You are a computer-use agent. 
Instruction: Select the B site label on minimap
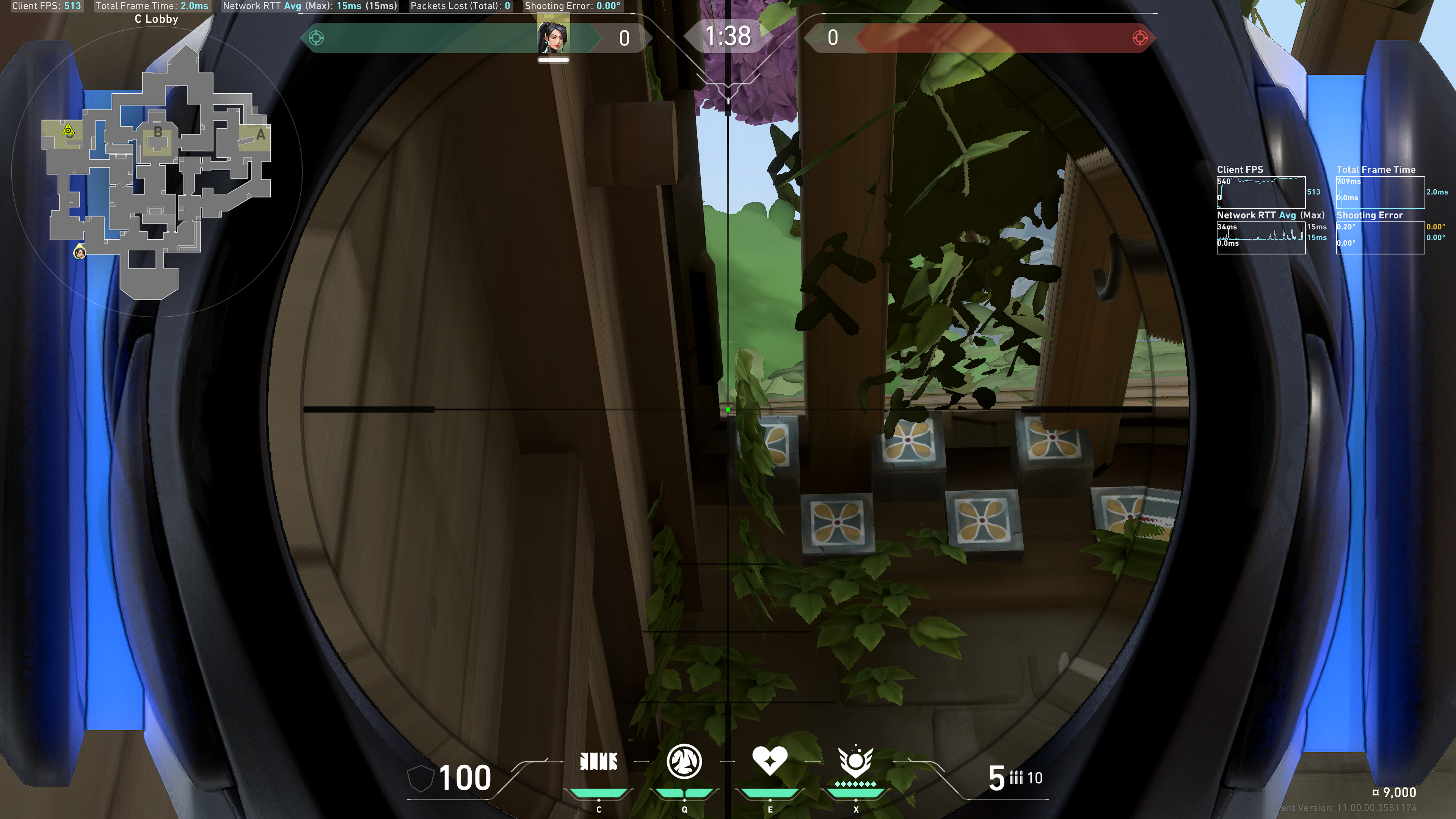coord(158,132)
